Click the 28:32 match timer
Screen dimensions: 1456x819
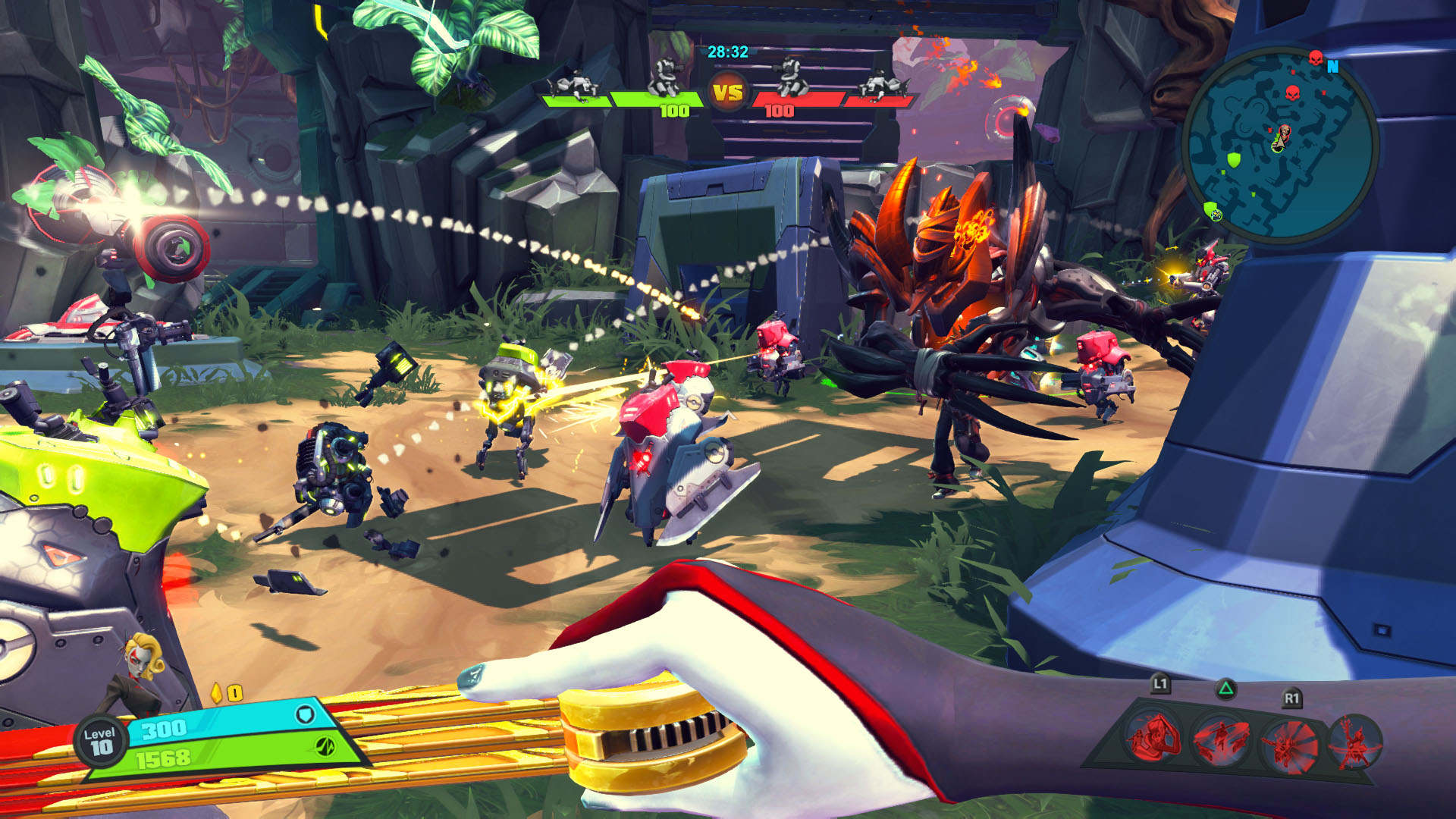(727, 52)
